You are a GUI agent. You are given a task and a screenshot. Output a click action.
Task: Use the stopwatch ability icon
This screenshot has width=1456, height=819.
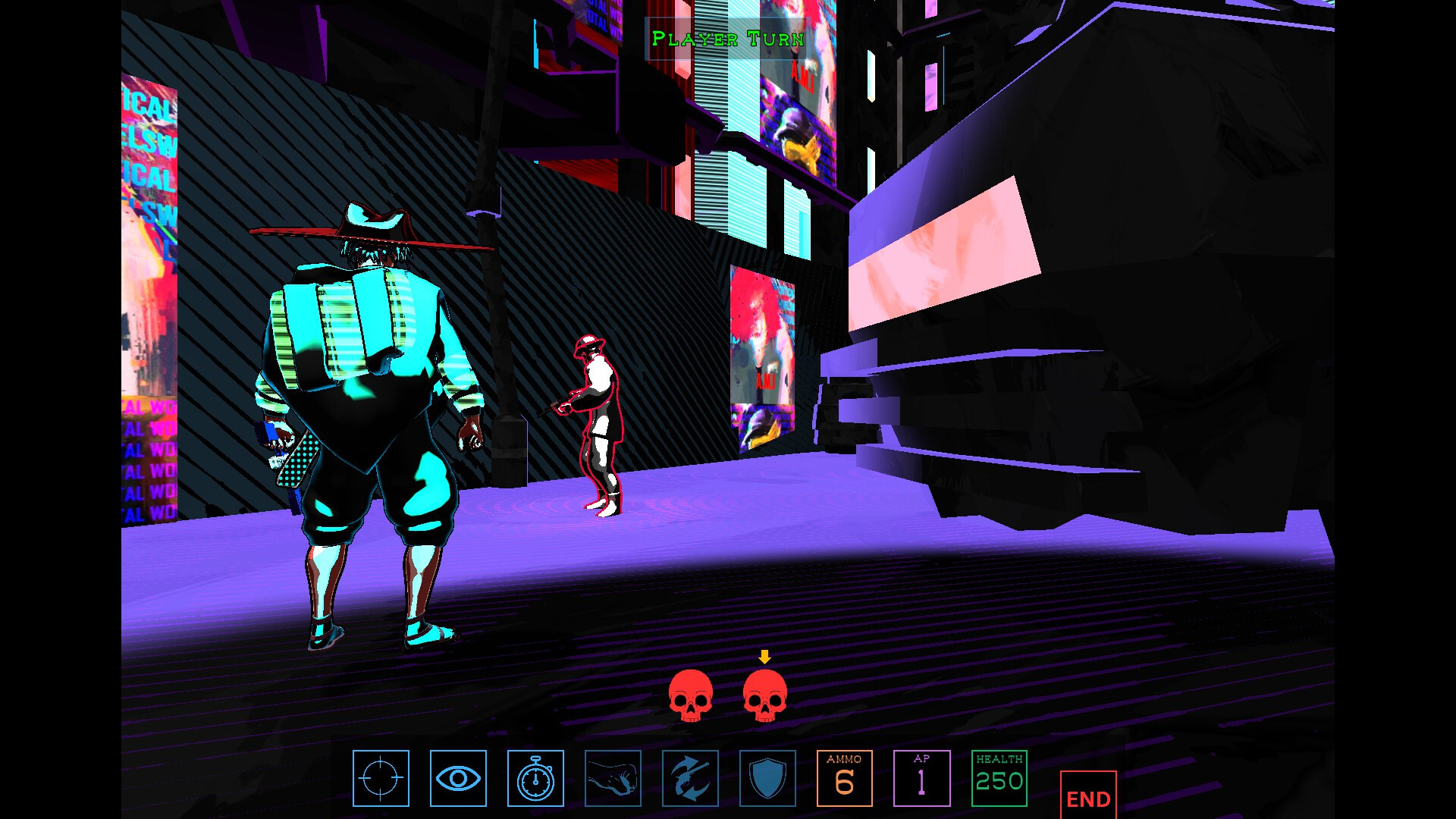pos(535,778)
